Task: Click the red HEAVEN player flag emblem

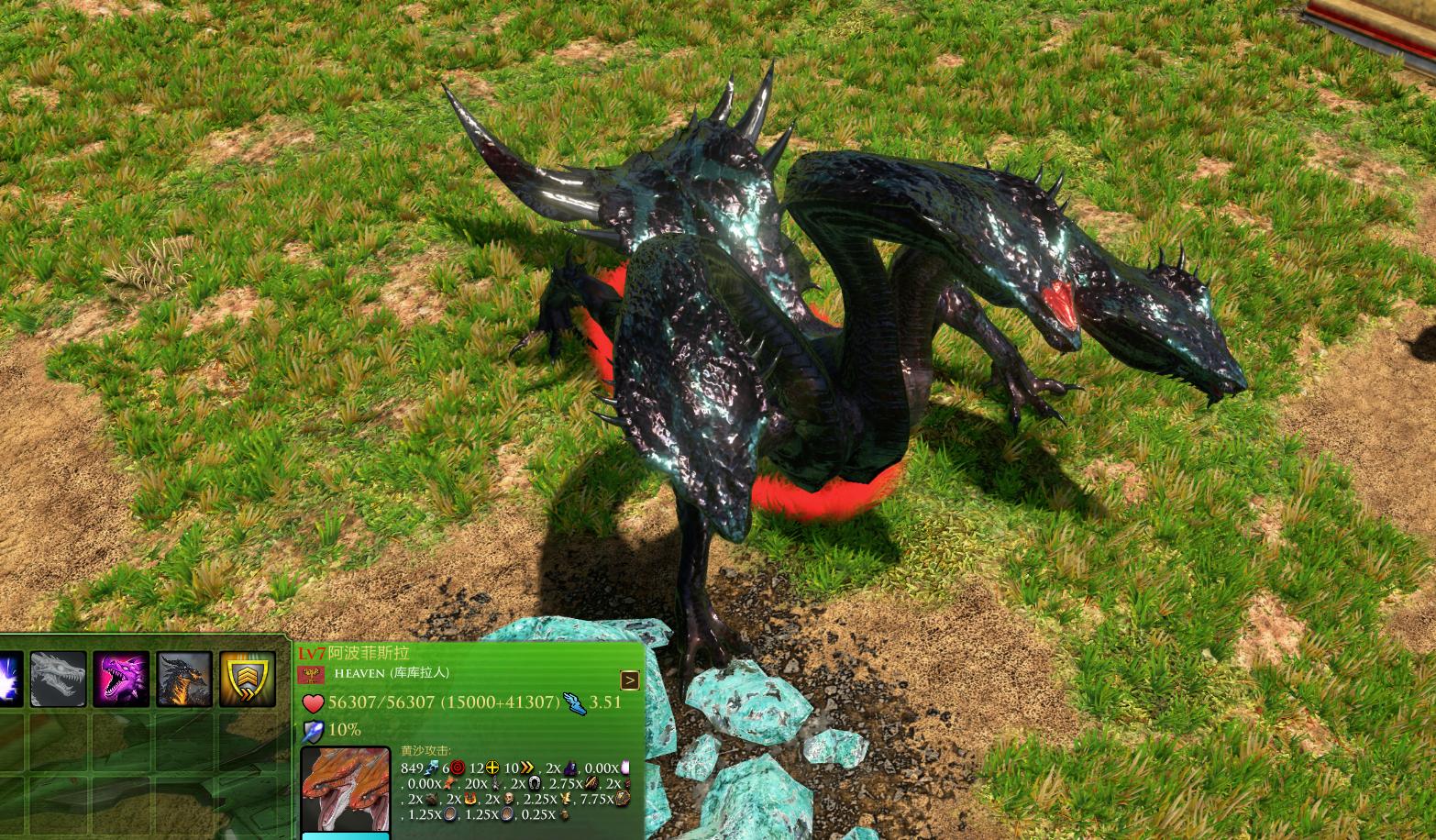Action: (312, 674)
